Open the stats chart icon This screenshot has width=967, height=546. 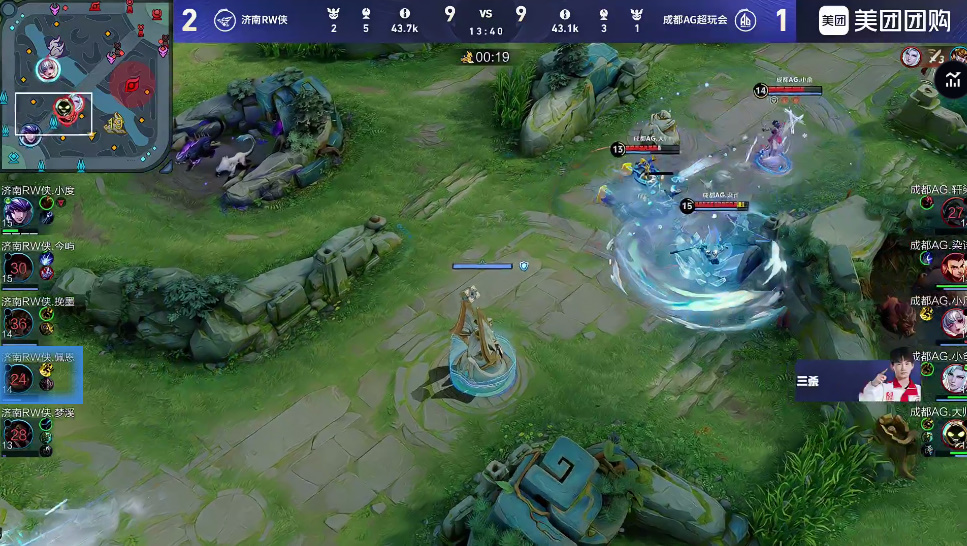(x=953, y=81)
